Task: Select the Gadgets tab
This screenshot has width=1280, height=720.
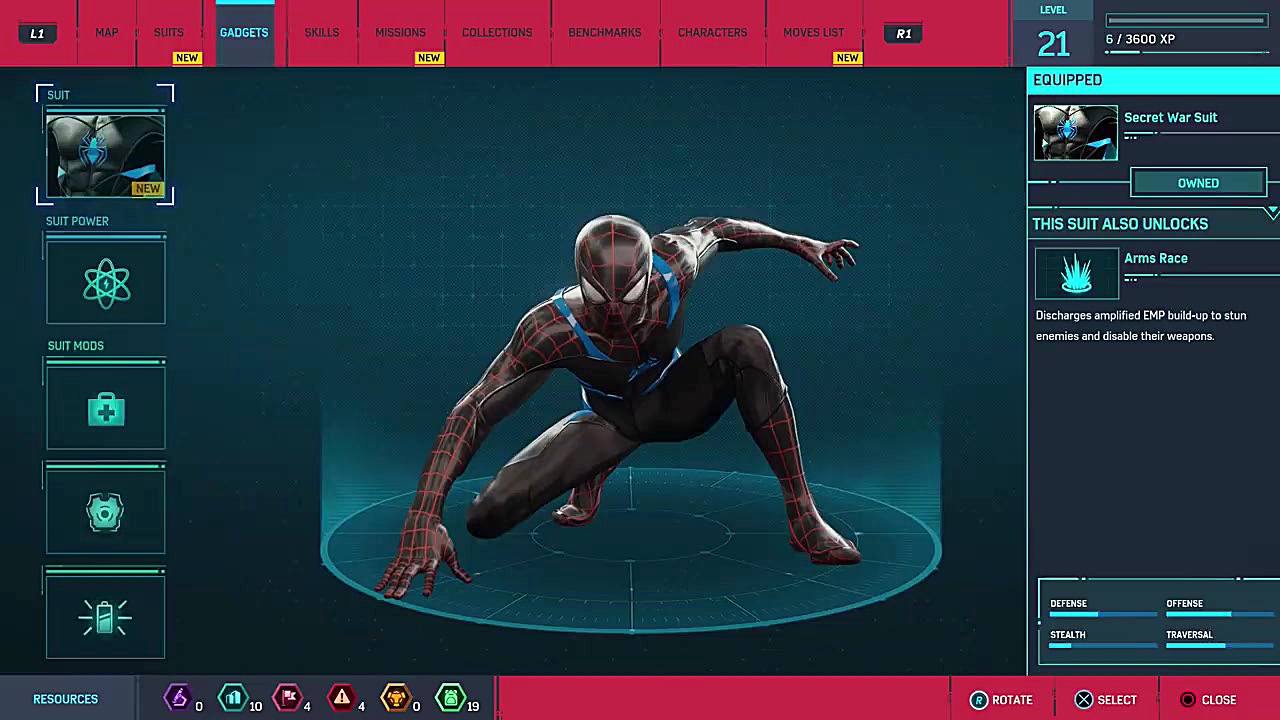Action: tap(244, 33)
